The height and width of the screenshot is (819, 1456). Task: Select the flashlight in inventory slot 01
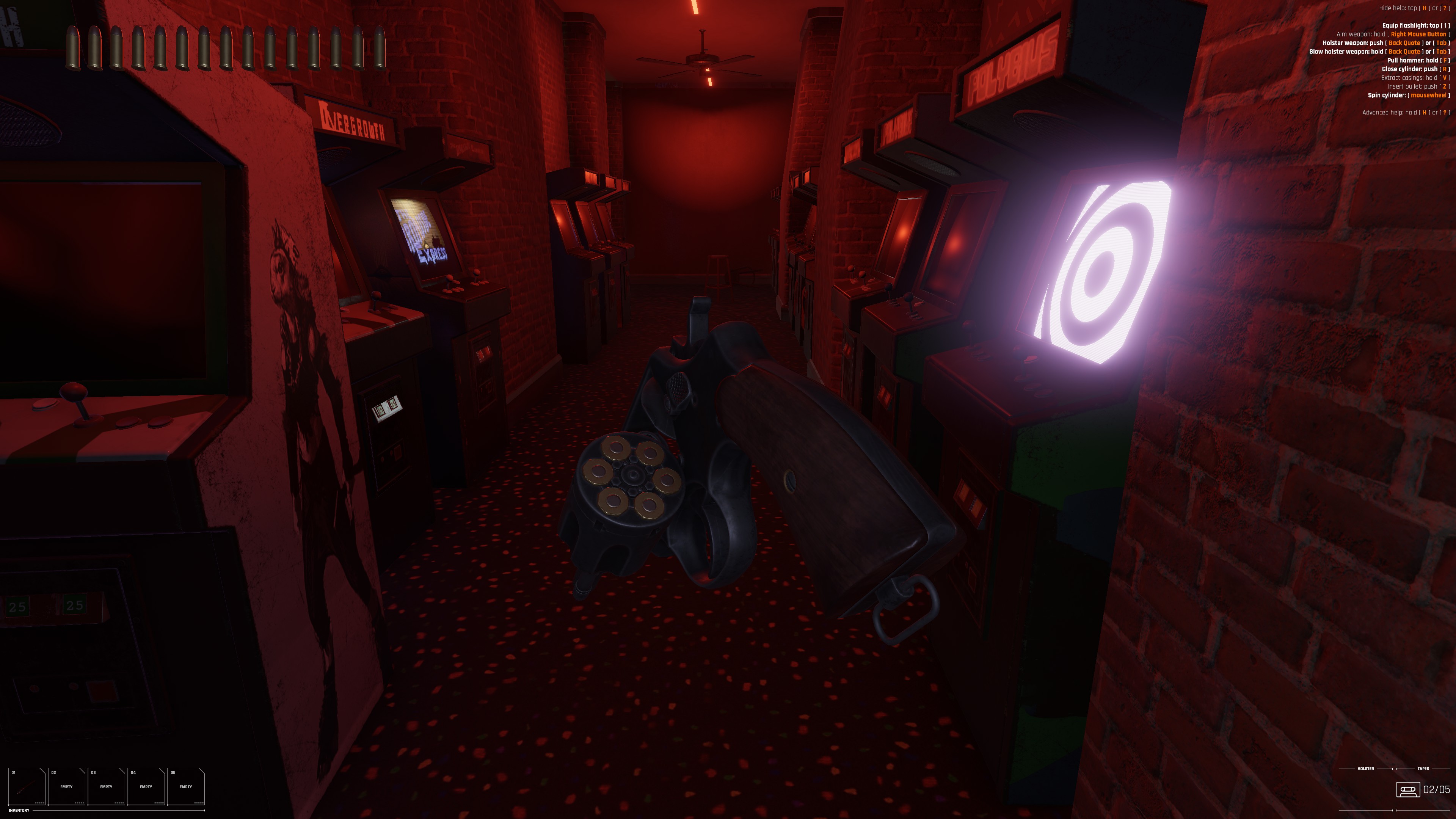27,786
